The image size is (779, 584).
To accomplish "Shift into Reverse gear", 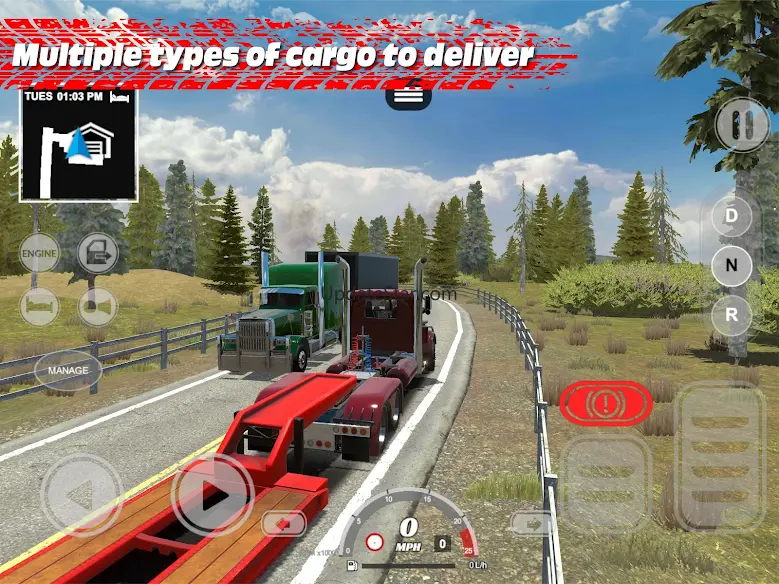I will (731, 316).
